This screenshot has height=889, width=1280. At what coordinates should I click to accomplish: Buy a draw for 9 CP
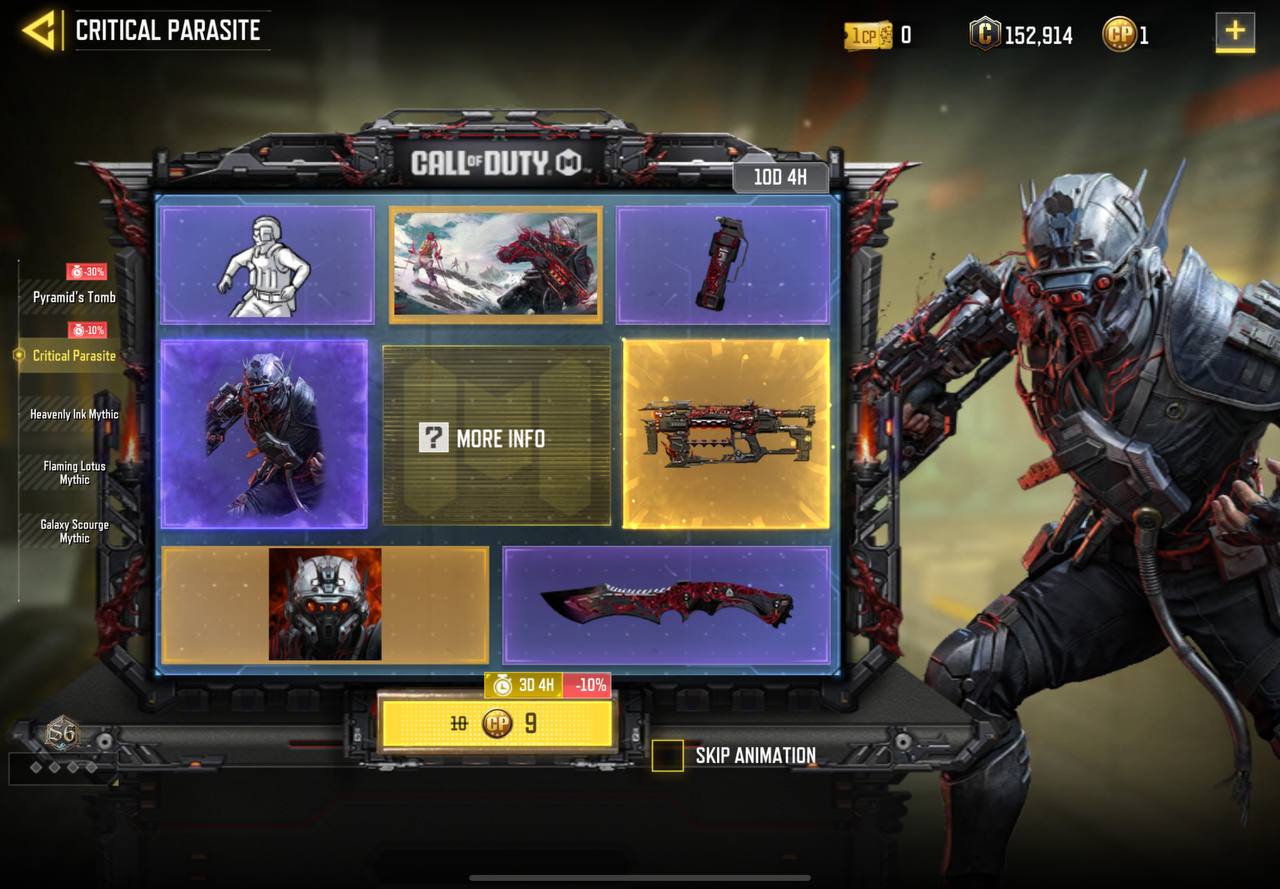point(497,723)
